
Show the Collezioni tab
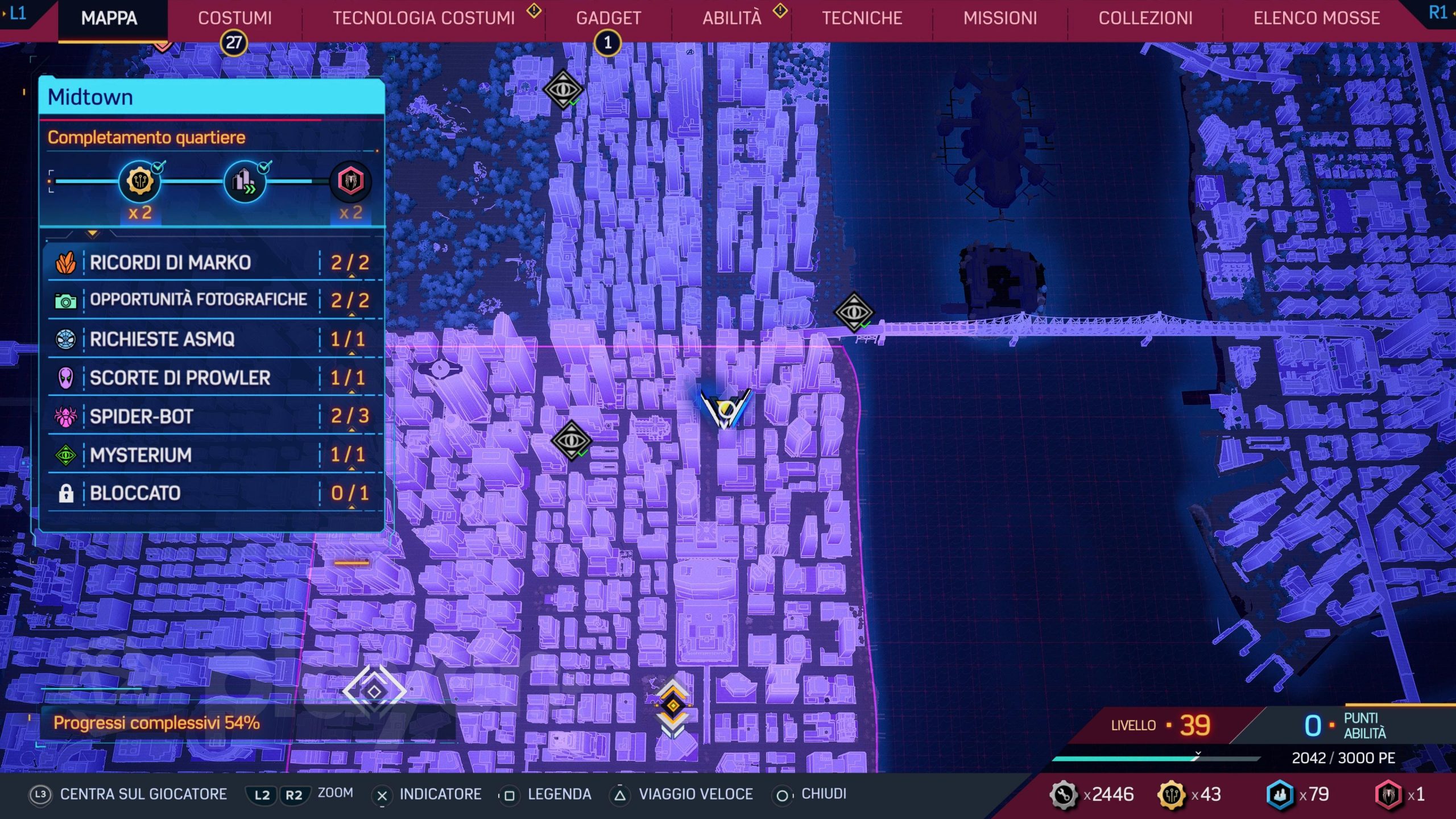[x=1145, y=18]
